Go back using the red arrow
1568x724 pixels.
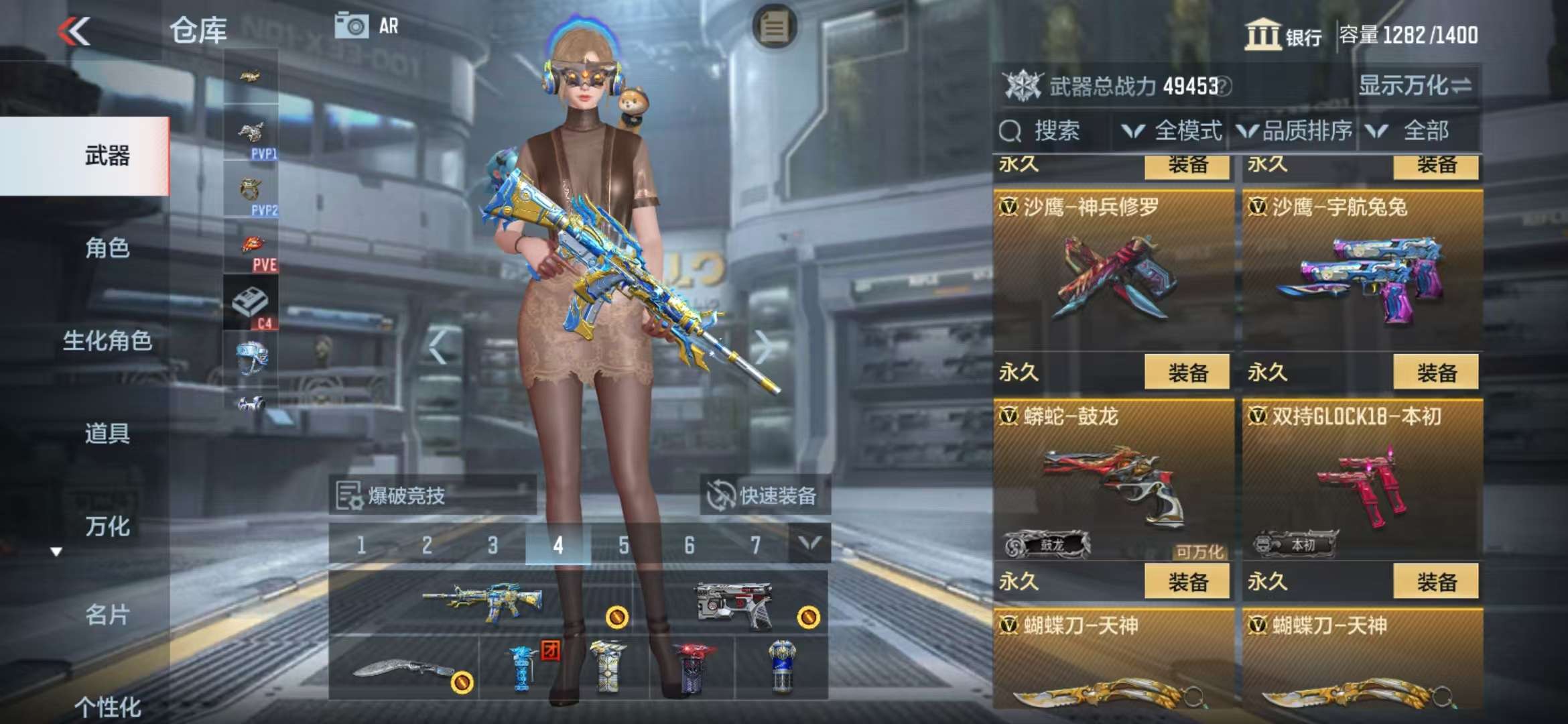(74, 31)
